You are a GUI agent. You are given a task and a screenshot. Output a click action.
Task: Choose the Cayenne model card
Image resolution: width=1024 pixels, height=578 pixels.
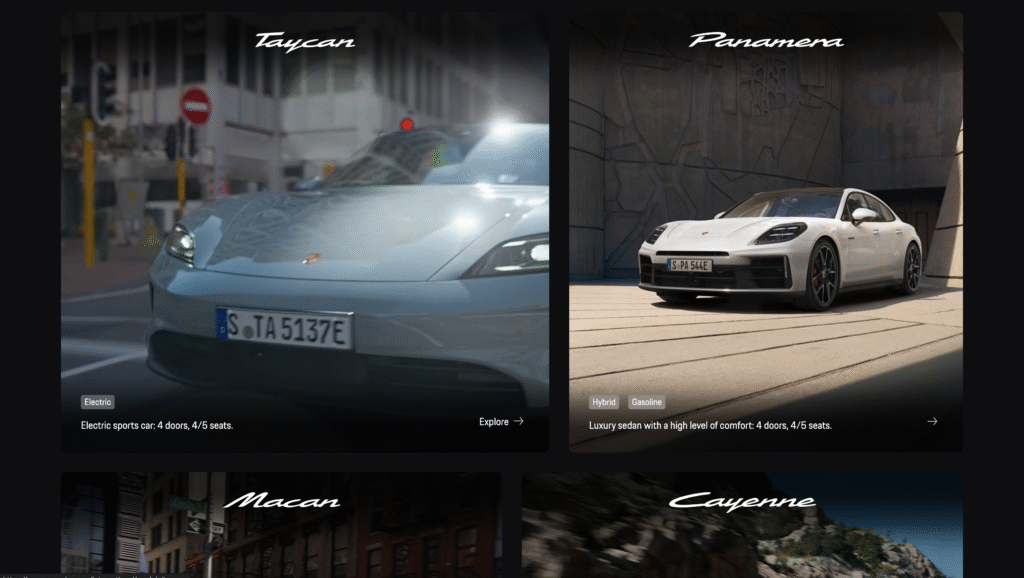[741, 524]
